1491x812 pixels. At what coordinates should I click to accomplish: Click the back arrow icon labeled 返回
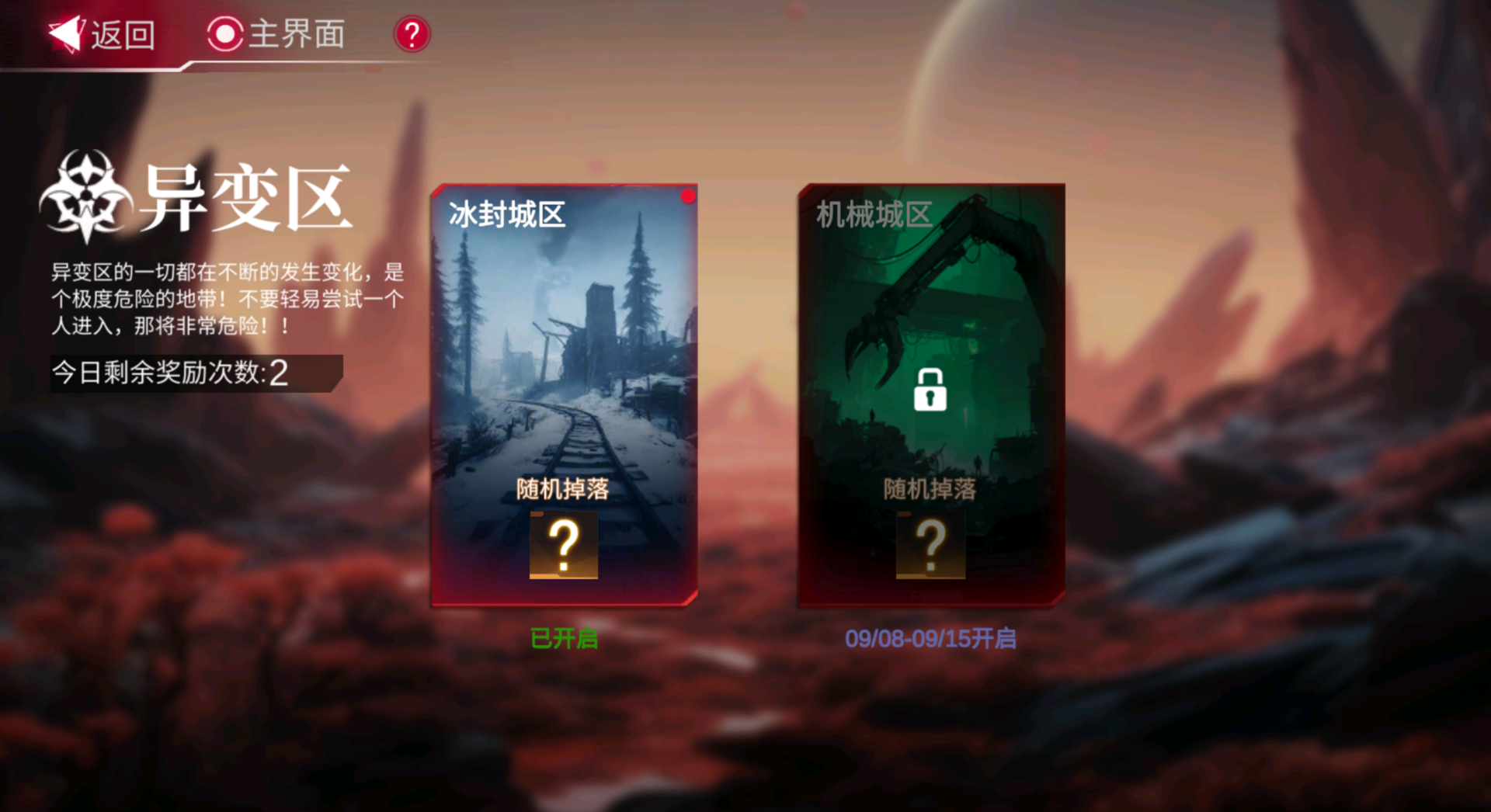[x=67, y=33]
